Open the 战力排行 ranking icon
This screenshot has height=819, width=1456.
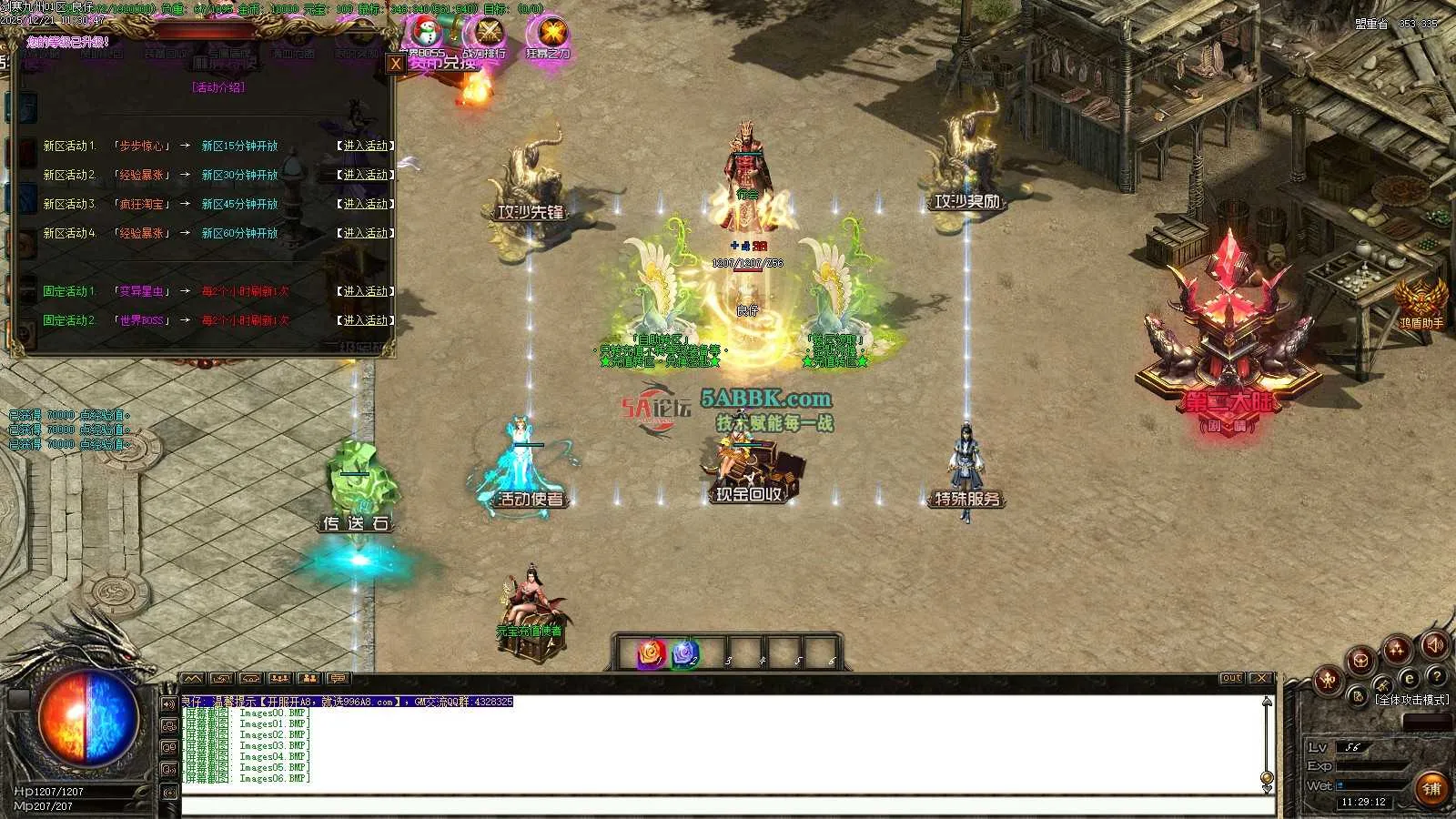[488, 35]
